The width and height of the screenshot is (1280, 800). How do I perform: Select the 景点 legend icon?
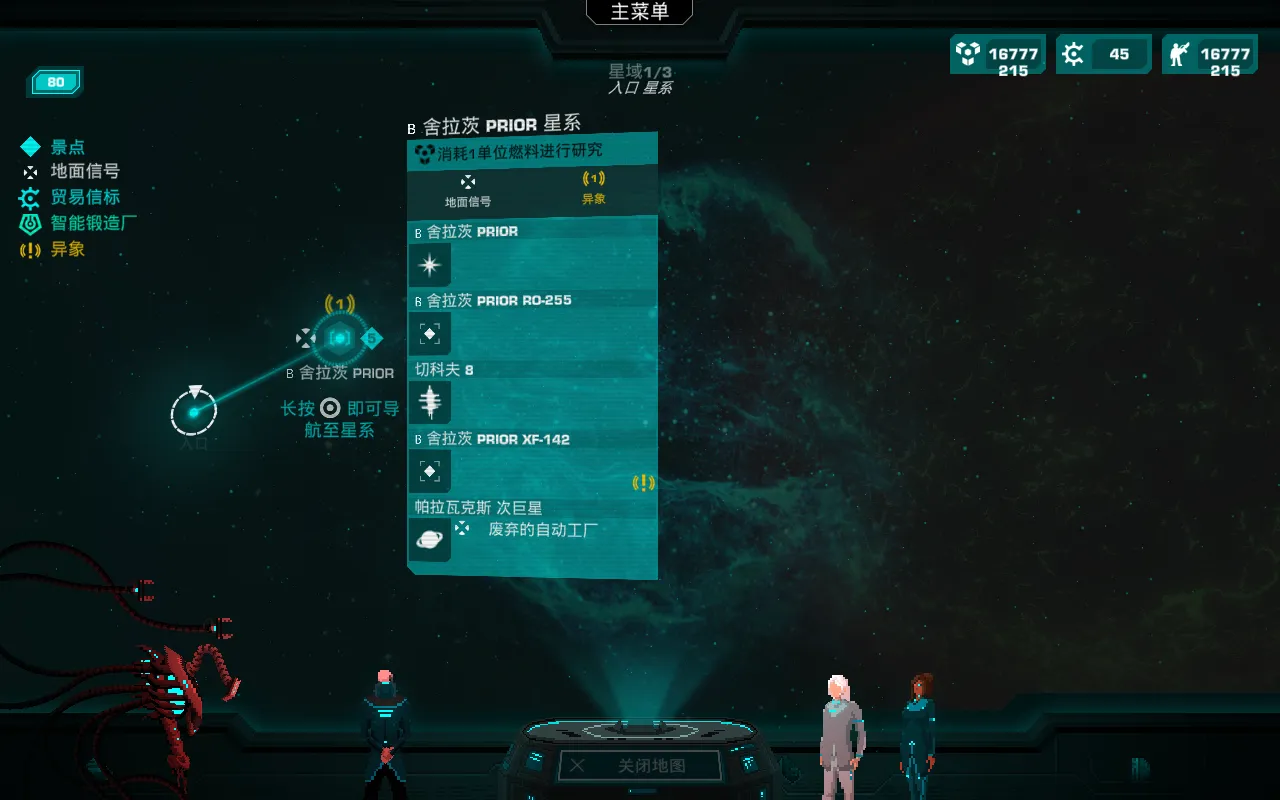30,146
